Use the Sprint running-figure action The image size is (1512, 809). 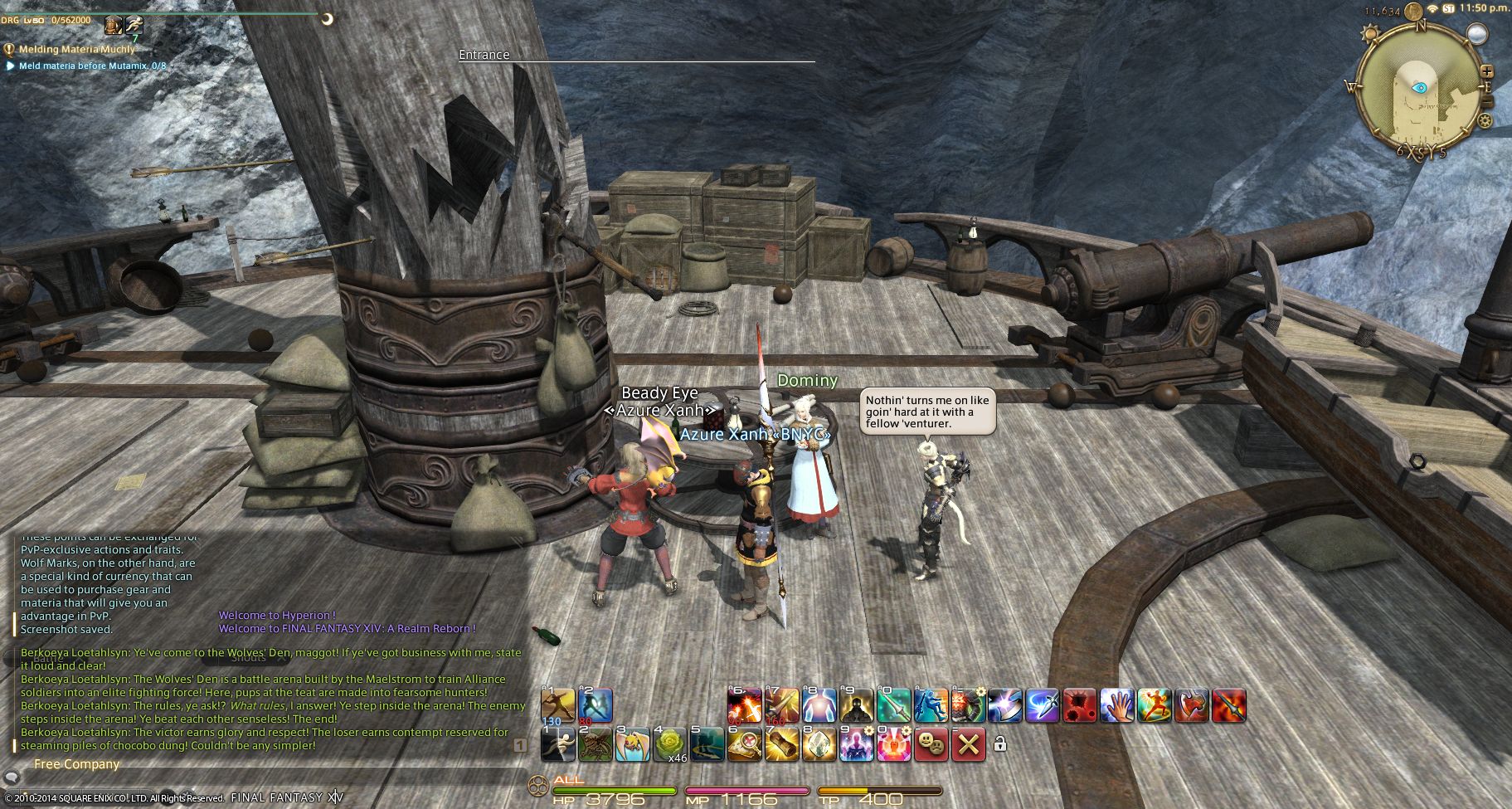coord(557,745)
